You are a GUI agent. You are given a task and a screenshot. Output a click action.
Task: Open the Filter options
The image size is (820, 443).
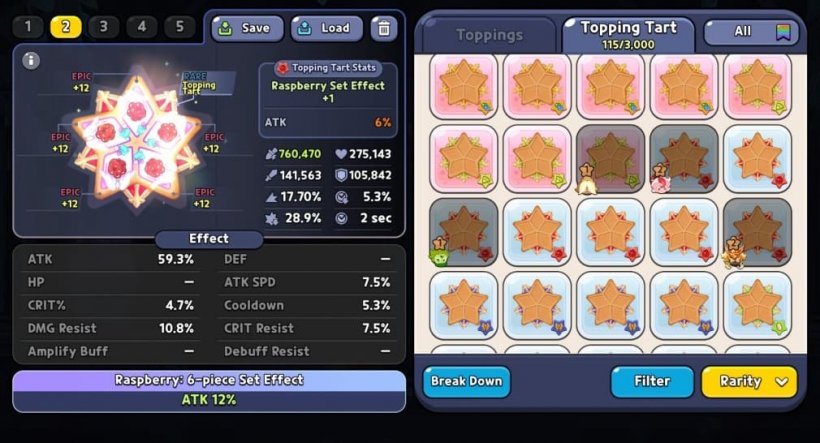(x=652, y=381)
